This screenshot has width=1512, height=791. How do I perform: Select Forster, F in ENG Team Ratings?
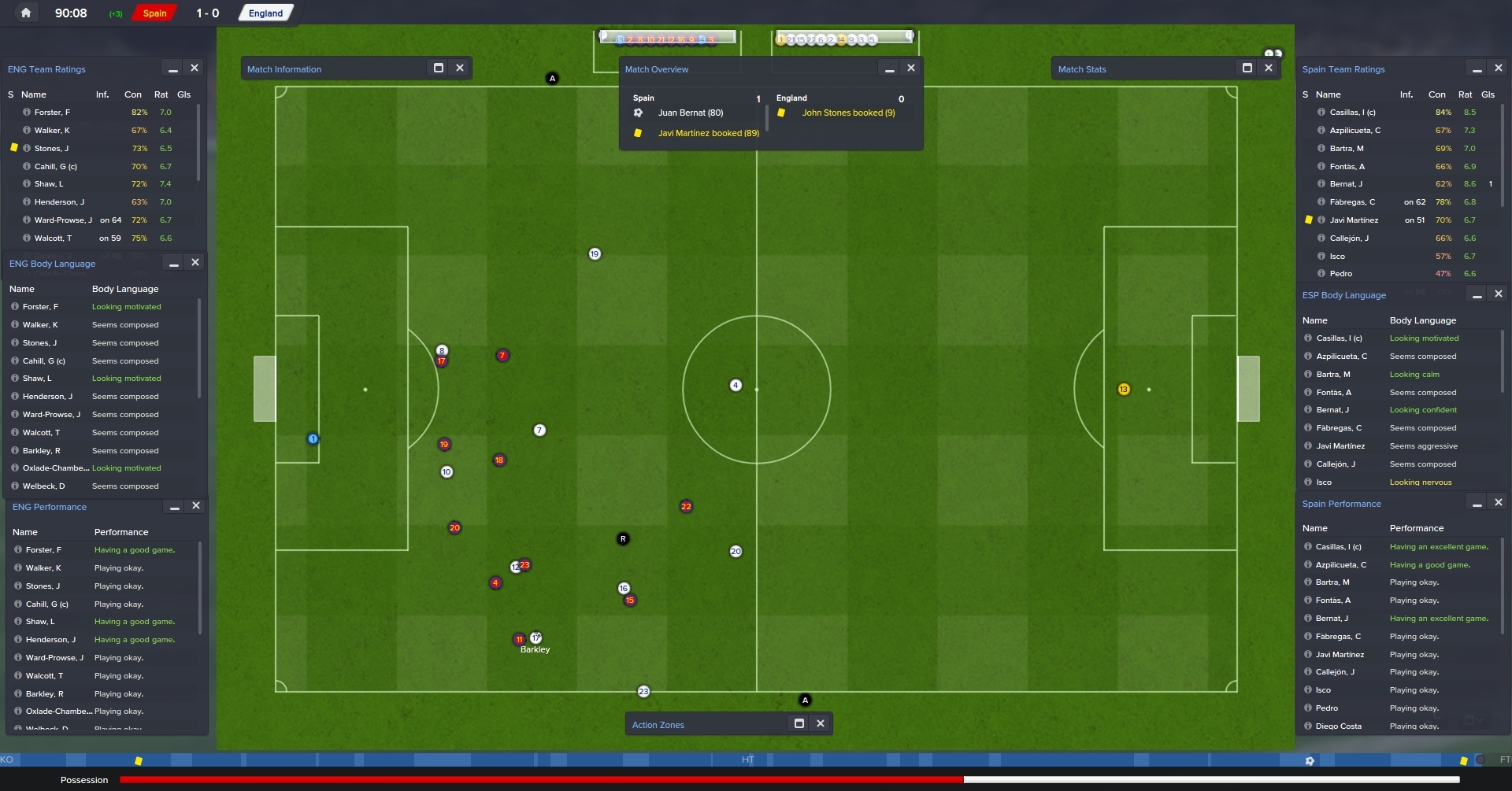pos(52,113)
